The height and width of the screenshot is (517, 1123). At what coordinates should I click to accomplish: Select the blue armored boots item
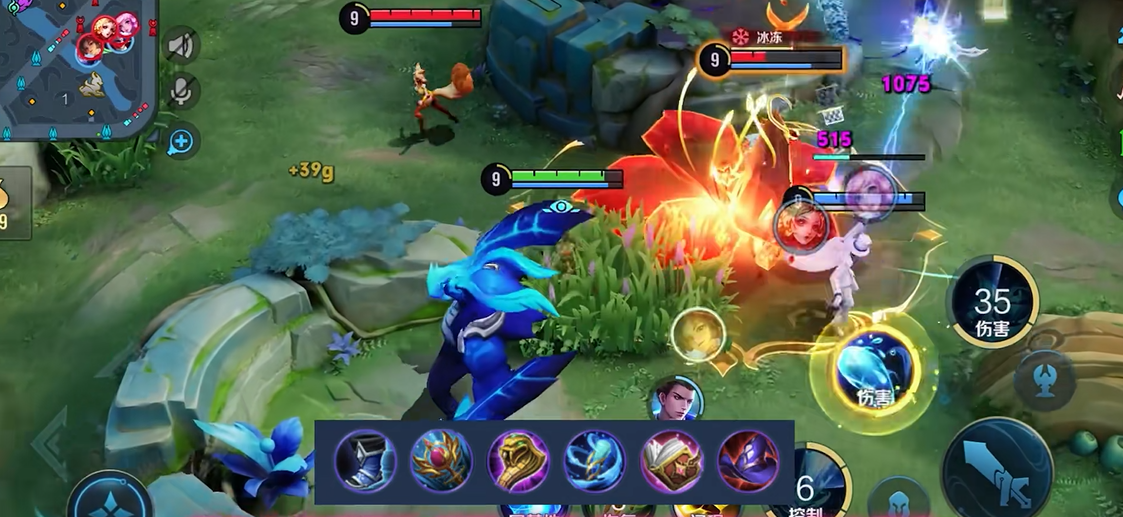point(365,461)
